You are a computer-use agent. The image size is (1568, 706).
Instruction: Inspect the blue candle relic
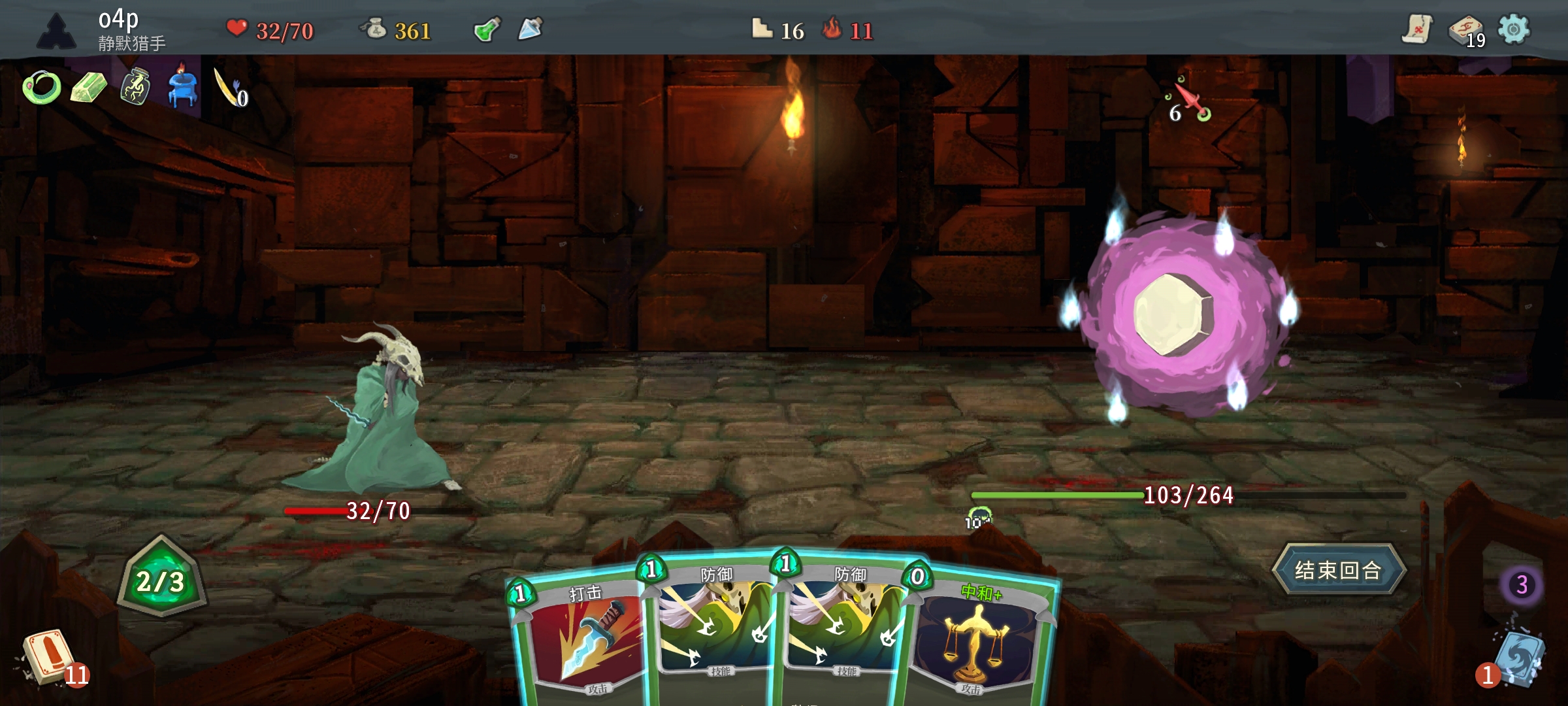coord(182,88)
